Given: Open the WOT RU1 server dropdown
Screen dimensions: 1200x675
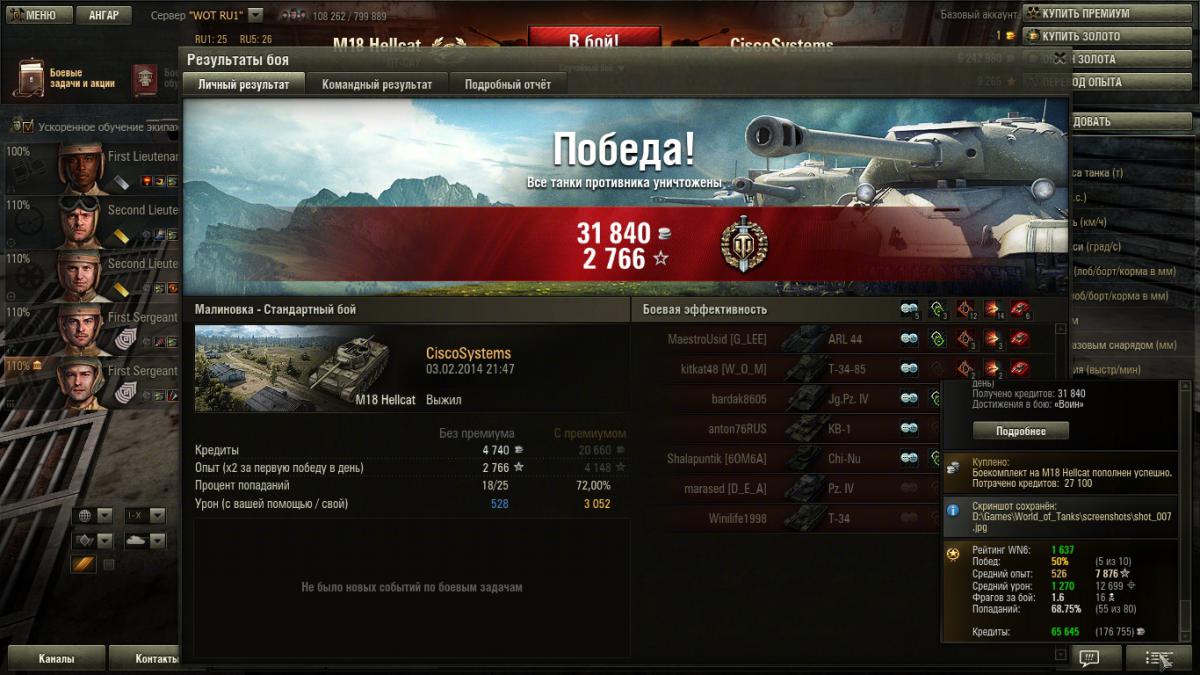Looking at the screenshot, I should 255,15.
